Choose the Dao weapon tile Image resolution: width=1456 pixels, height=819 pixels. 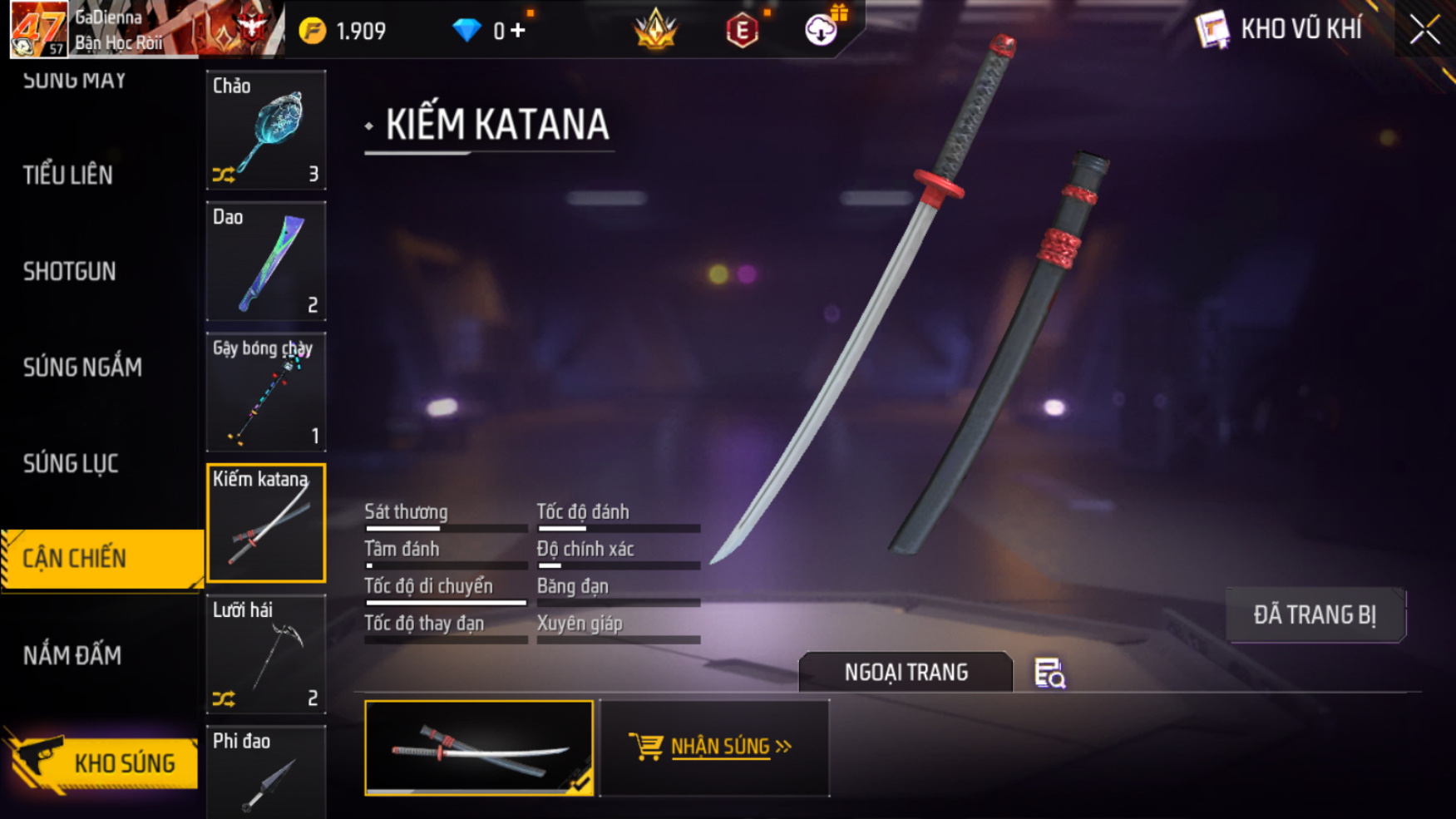click(266, 261)
